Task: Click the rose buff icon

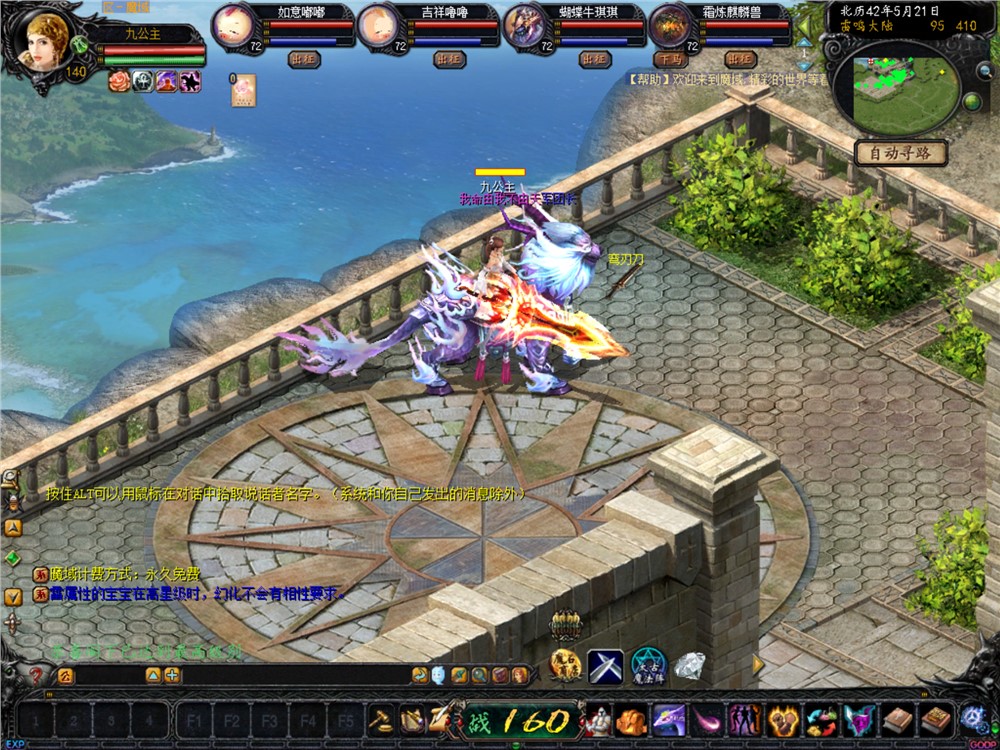Action: [x=119, y=82]
